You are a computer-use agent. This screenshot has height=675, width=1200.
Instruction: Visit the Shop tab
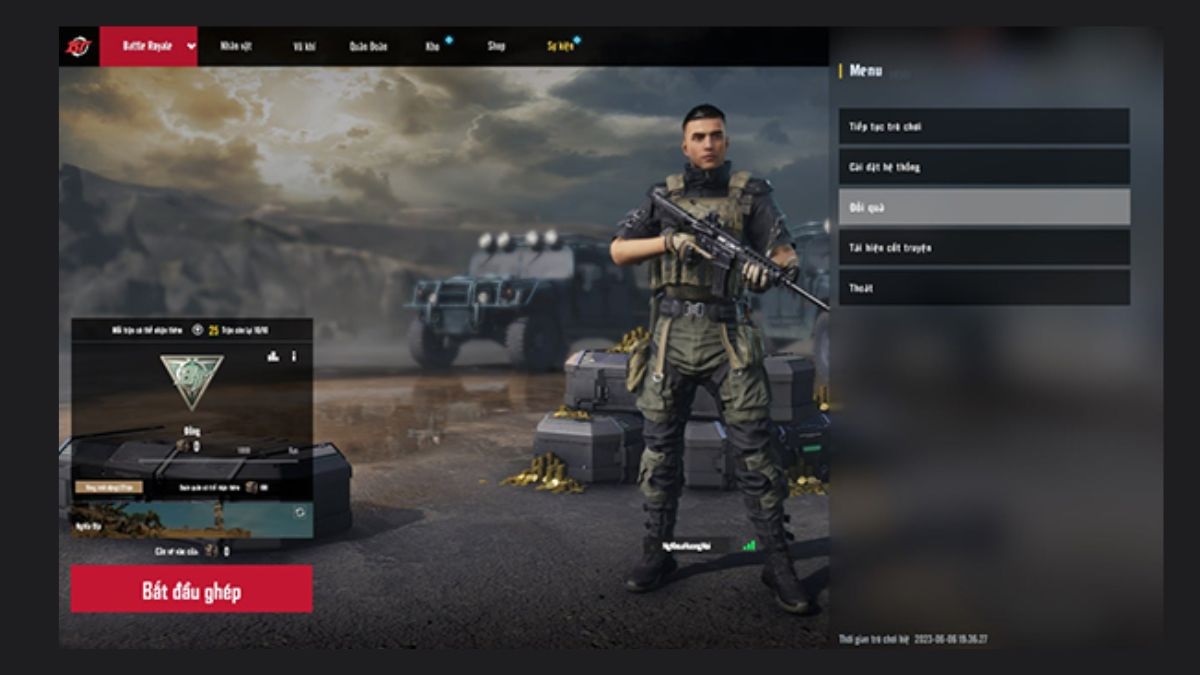pyautogui.click(x=496, y=46)
